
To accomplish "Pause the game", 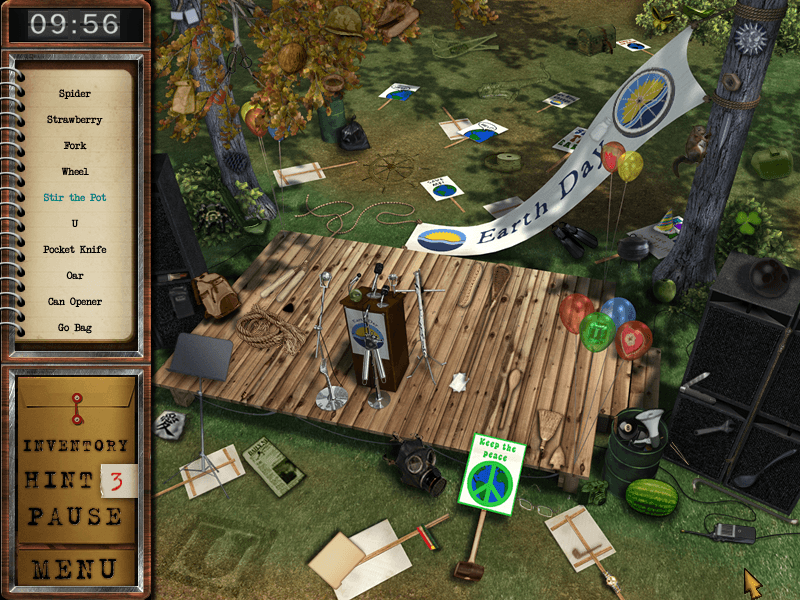I will pos(76,517).
